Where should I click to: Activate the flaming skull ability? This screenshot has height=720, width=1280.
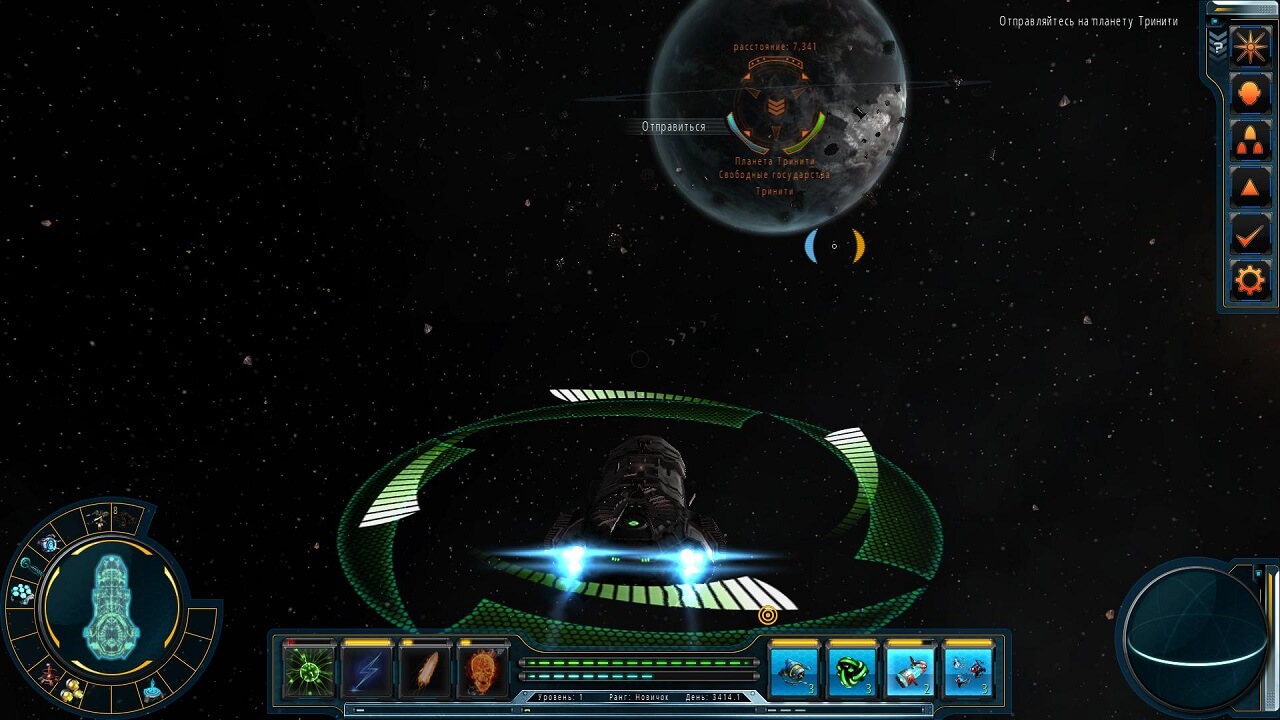pos(483,670)
